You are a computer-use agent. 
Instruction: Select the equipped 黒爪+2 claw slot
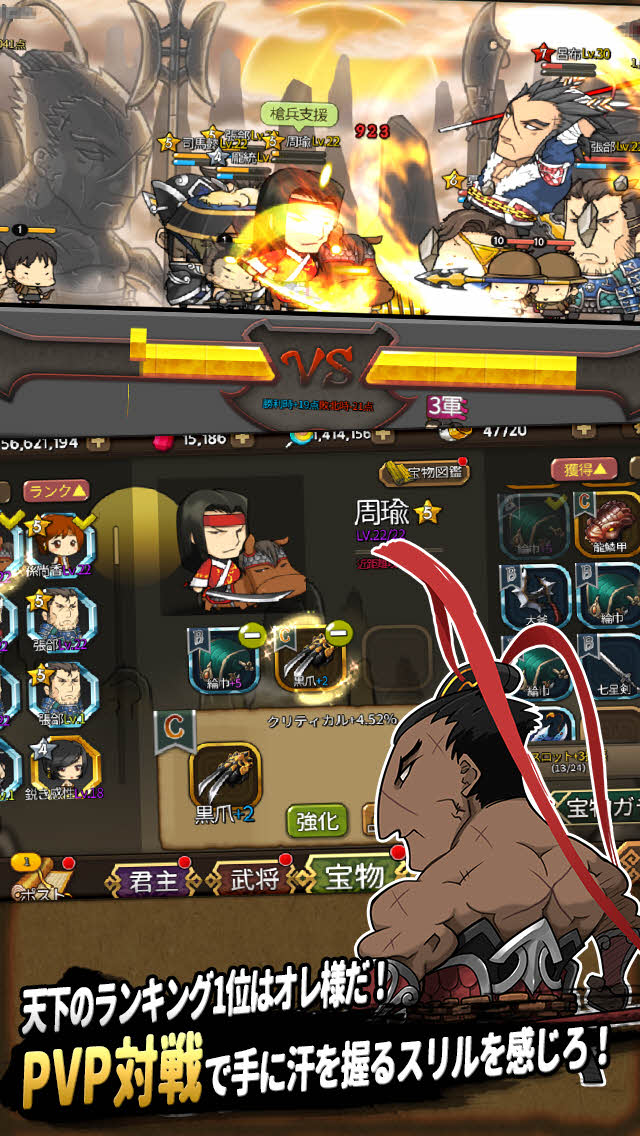tap(309, 658)
